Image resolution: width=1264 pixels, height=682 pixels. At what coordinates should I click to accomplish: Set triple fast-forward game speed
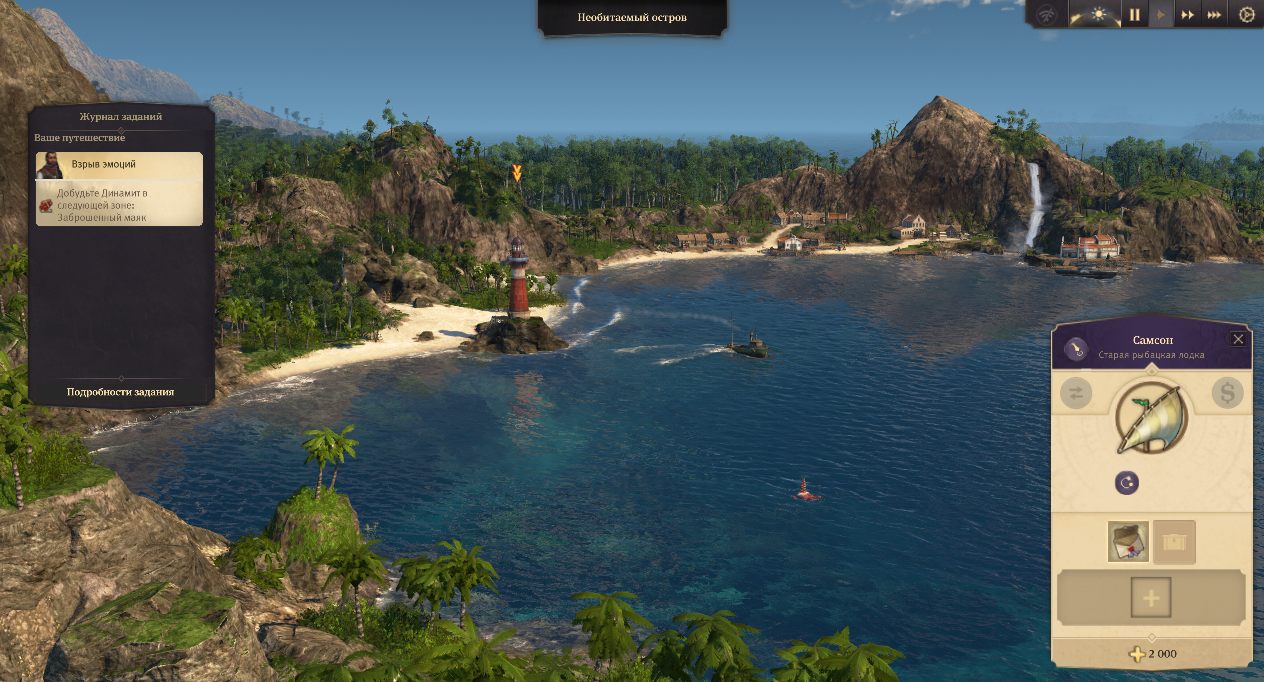point(1214,15)
